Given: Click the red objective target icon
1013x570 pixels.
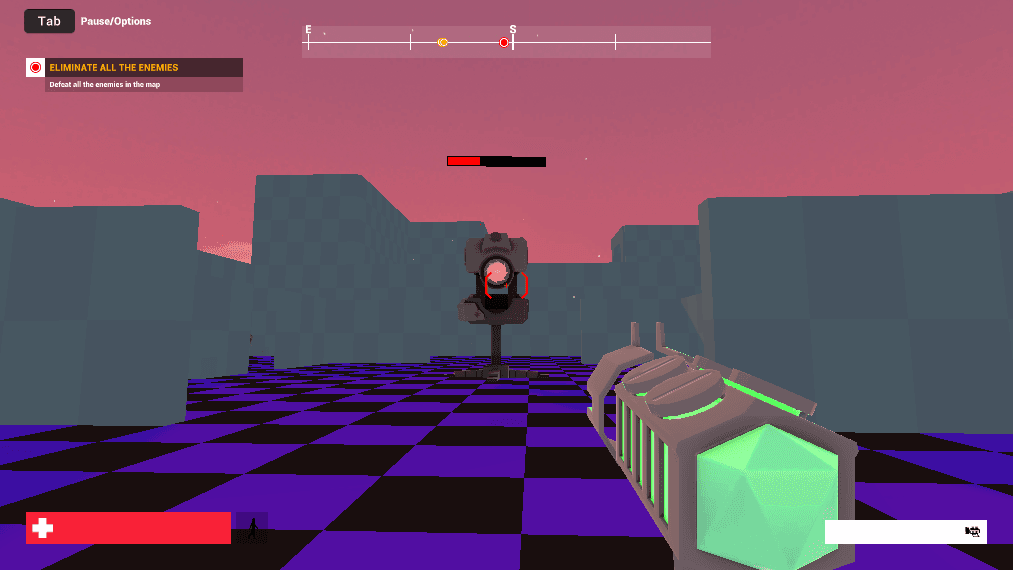Looking at the screenshot, I should point(36,68).
